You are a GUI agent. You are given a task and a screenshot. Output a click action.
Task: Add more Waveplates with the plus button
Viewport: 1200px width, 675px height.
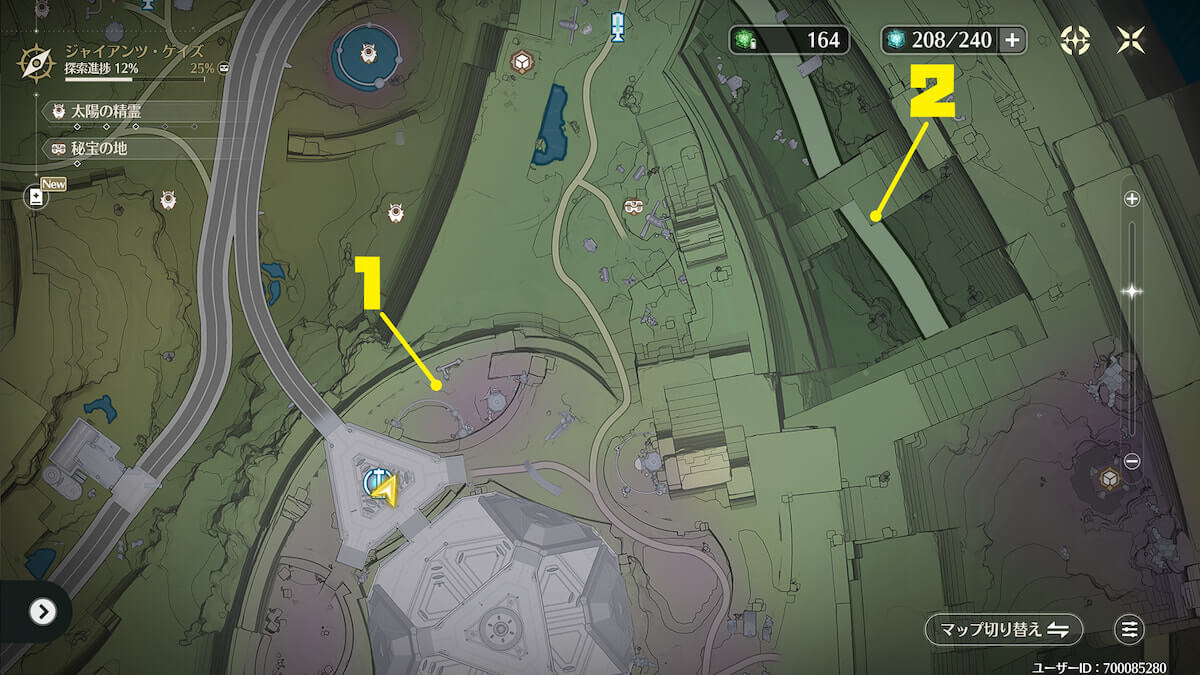coord(1012,40)
